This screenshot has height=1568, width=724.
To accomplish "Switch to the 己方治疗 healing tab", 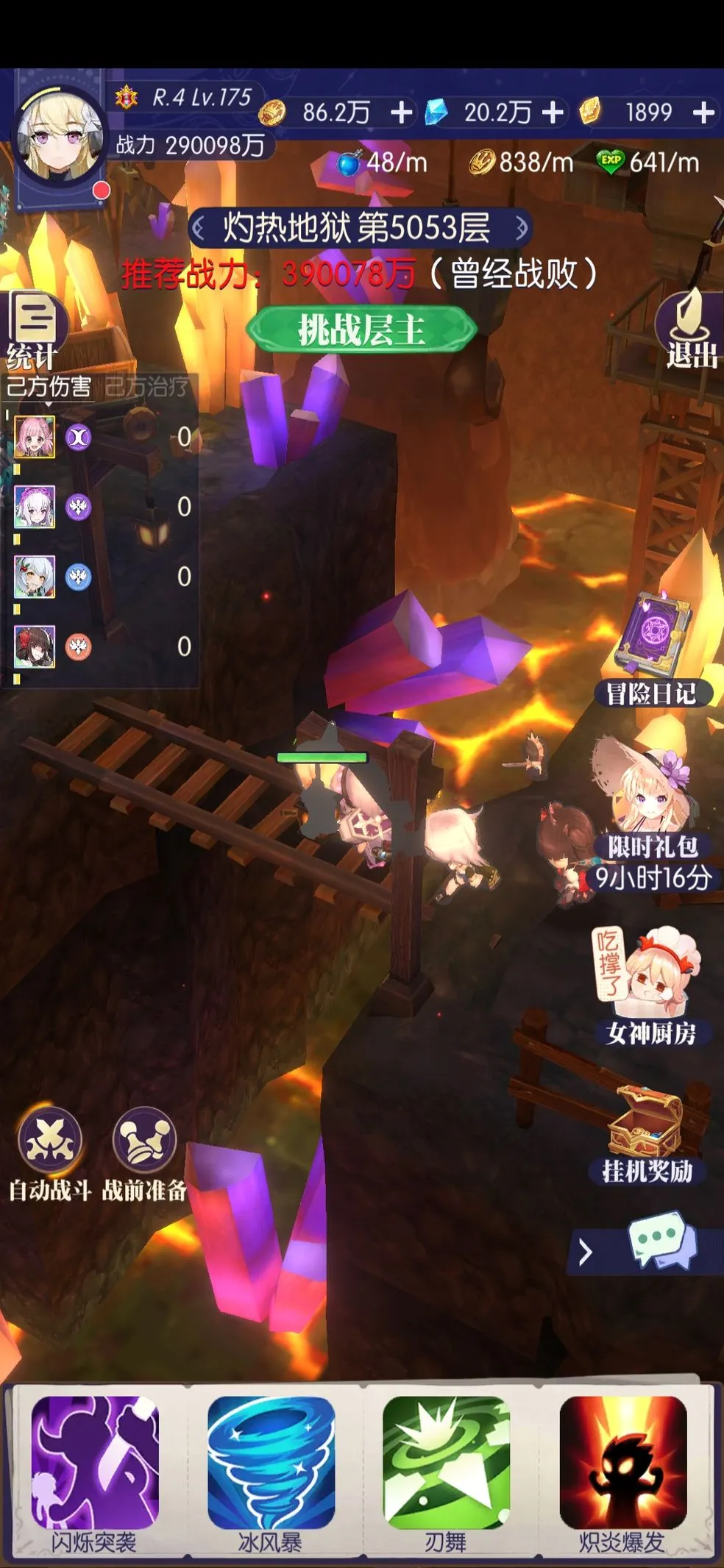I will (146, 386).
